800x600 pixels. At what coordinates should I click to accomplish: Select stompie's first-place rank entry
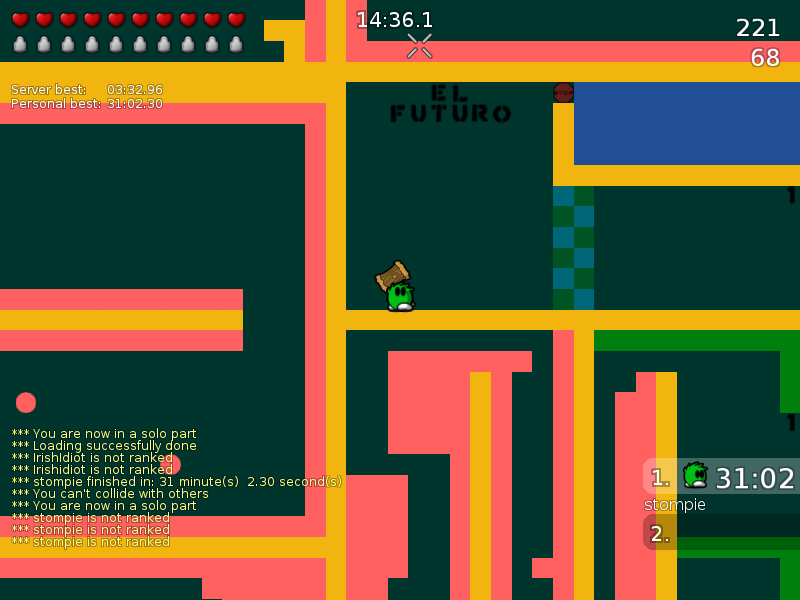click(722, 477)
